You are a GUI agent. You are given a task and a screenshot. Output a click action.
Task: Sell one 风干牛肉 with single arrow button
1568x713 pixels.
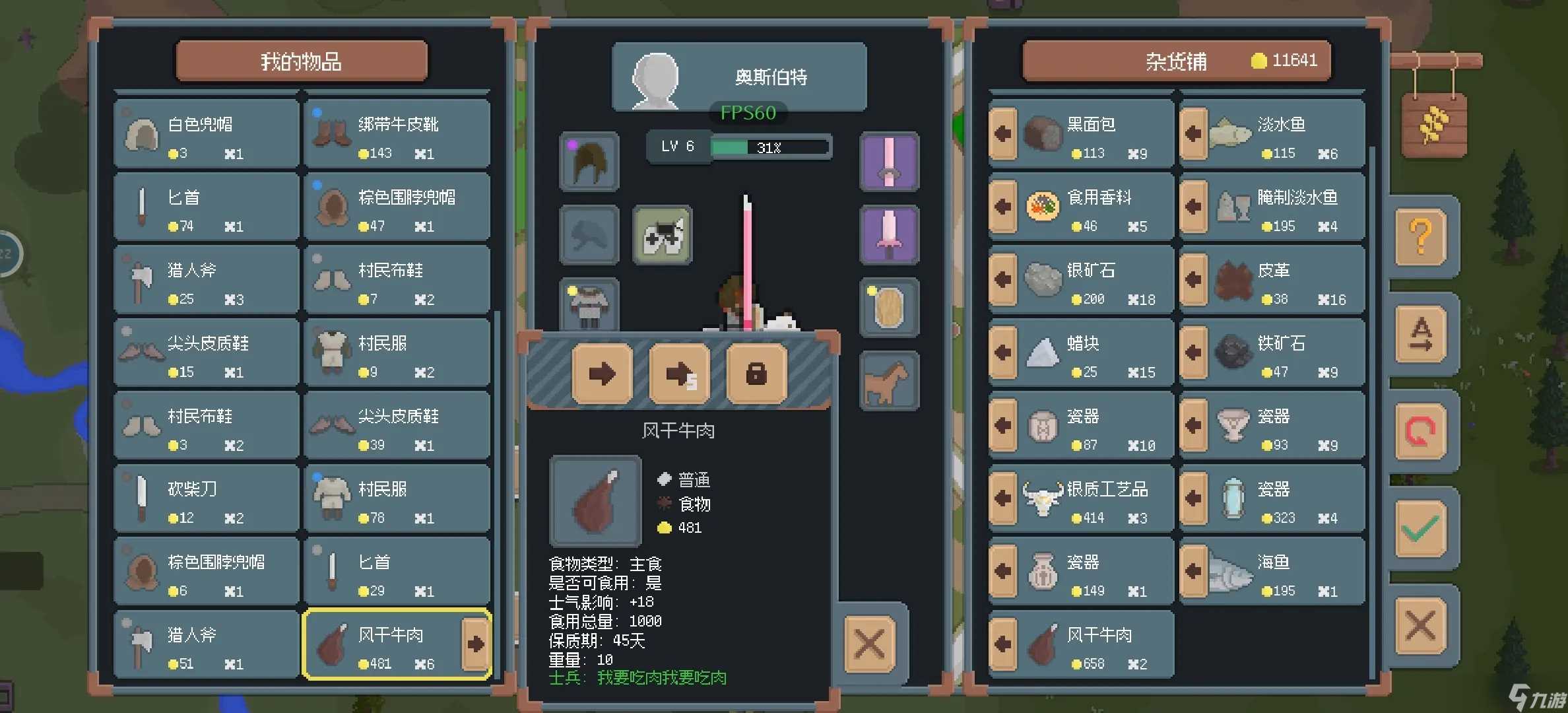pos(601,374)
